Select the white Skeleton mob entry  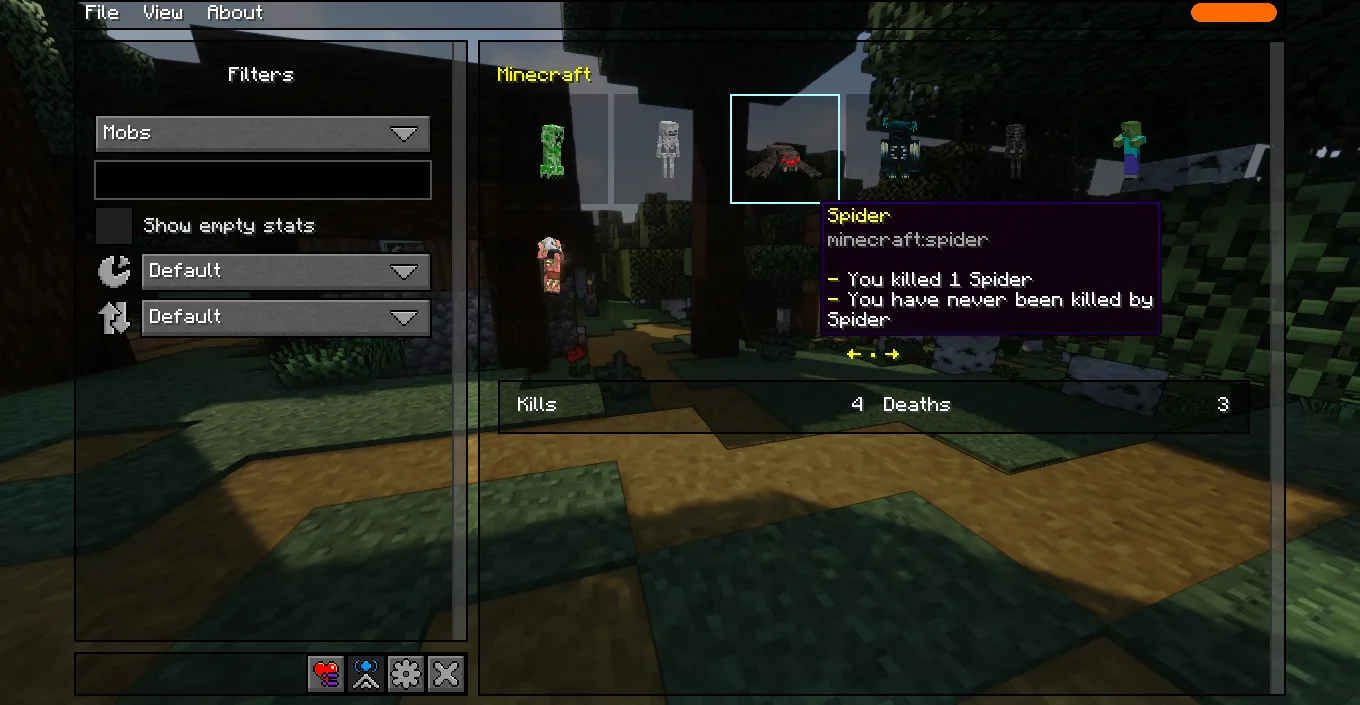click(x=667, y=150)
